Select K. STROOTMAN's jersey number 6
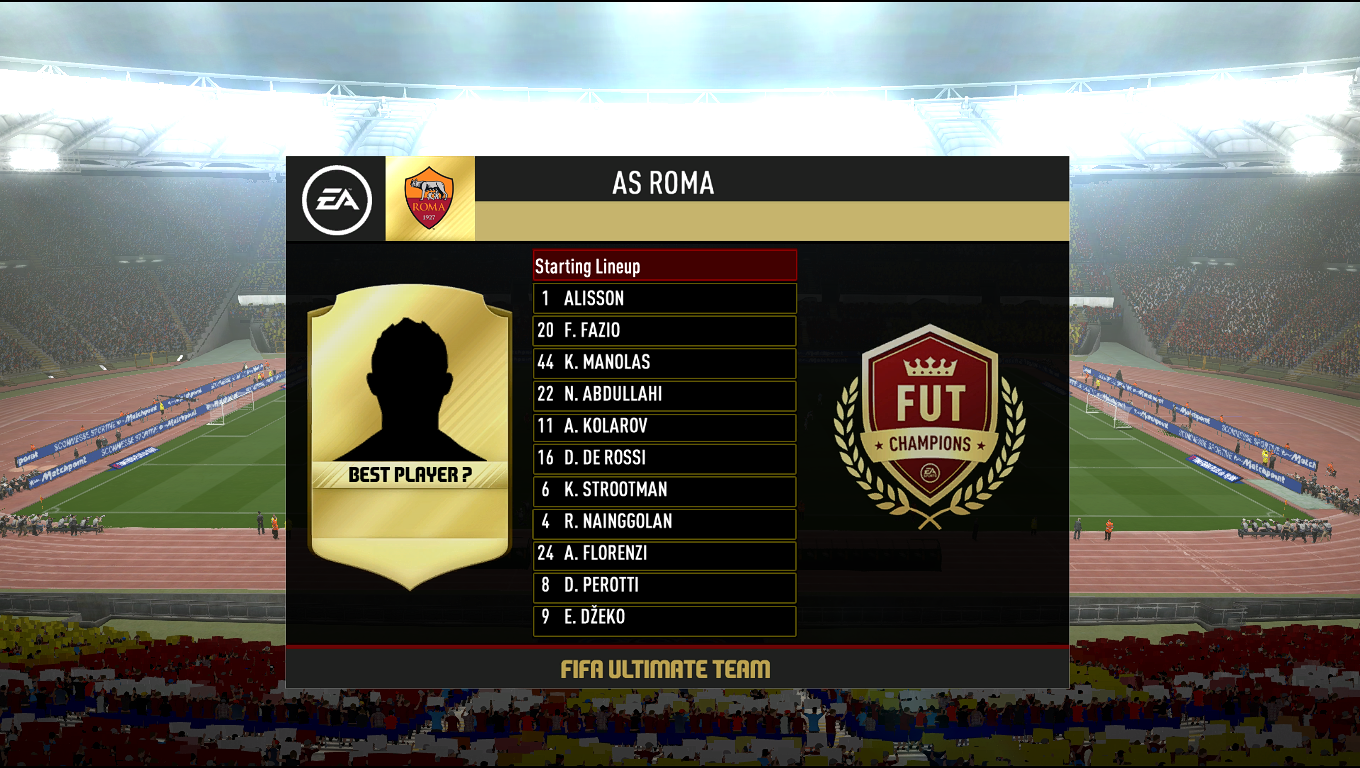The width and height of the screenshot is (1360, 768). coord(546,491)
